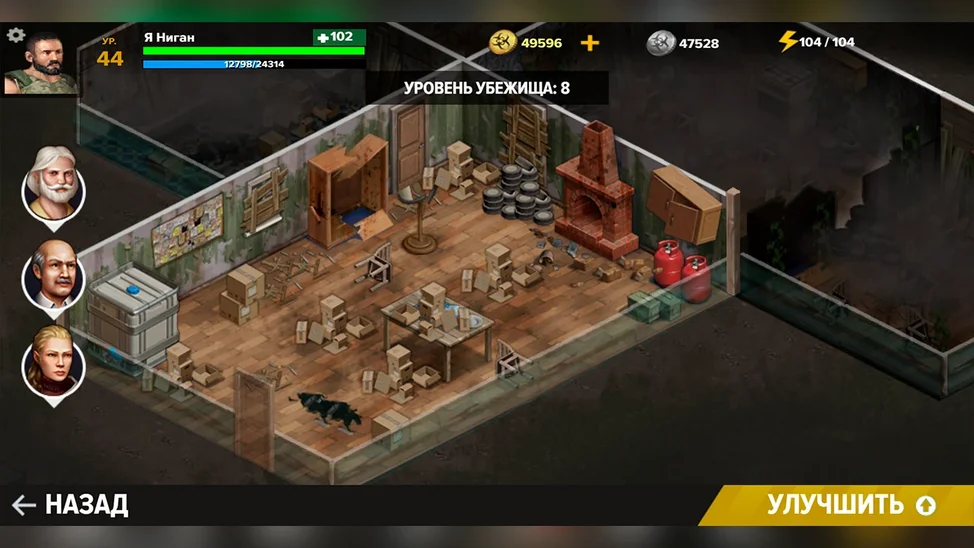Select the blonde woman portrait
The image size is (974, 548).
coord(53,360)
